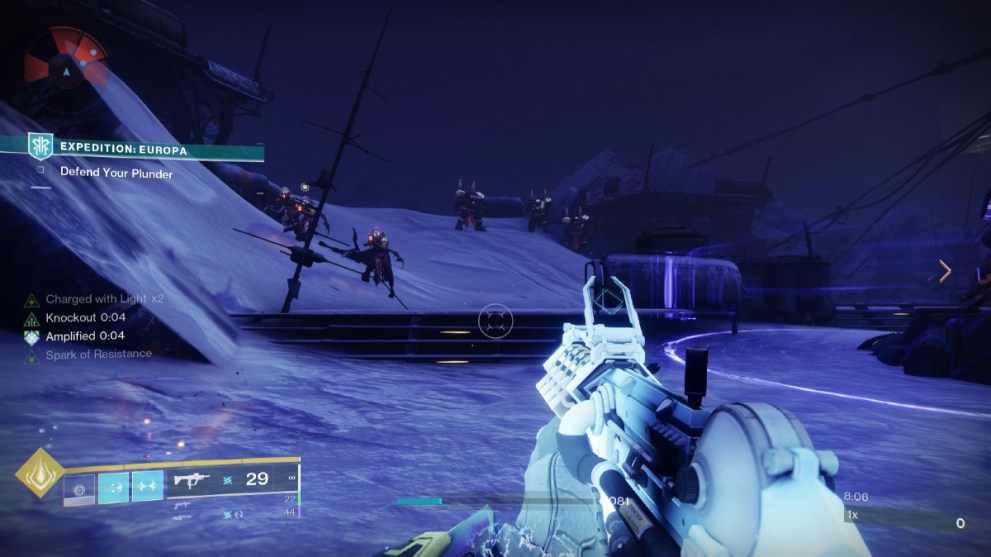Click the Amplified status icon
Viewport: 991px width, 557px height.
click(31, 336)
